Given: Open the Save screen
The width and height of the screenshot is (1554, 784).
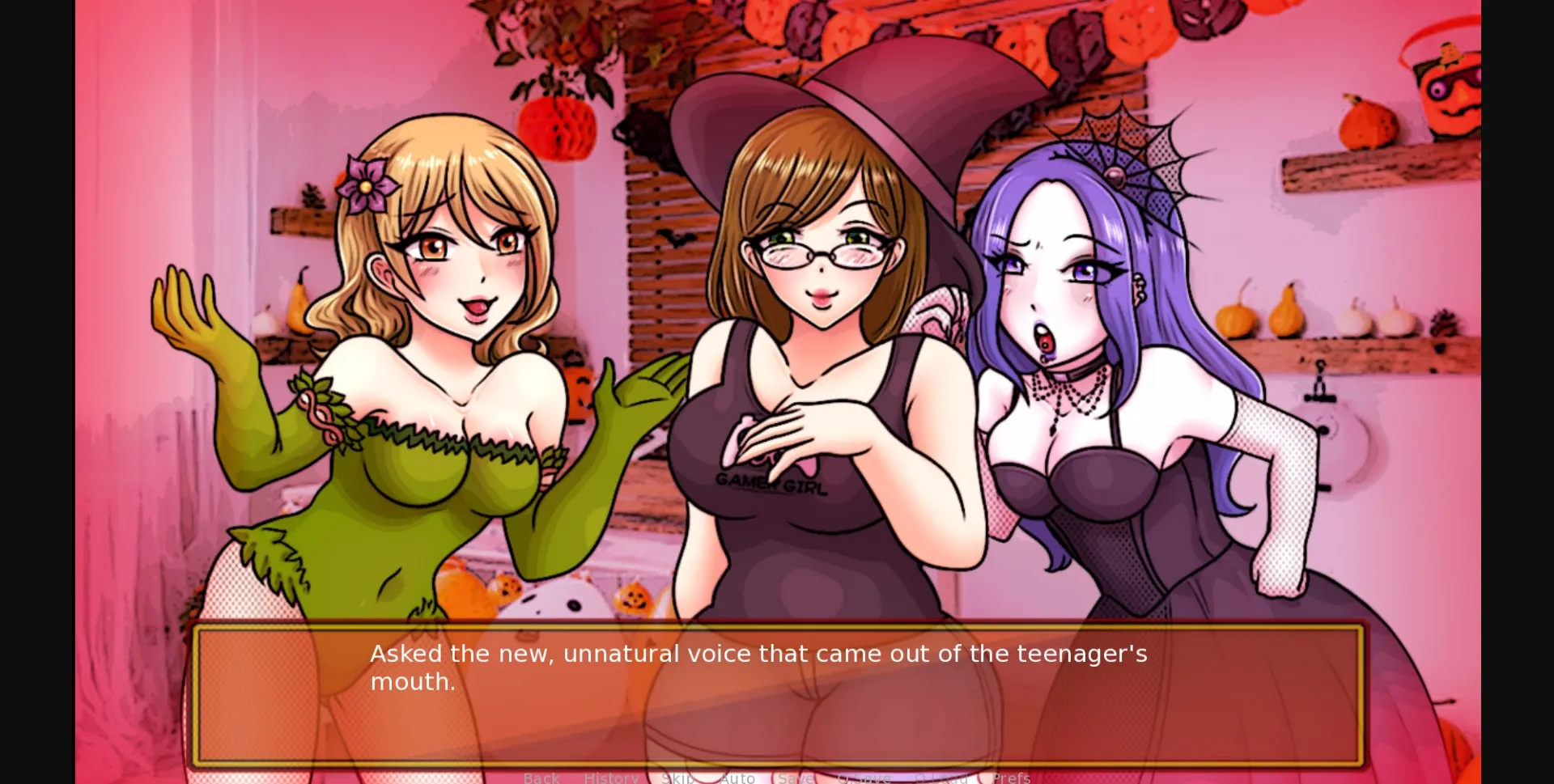Looking at the screenshot, I should click(796, 777).
